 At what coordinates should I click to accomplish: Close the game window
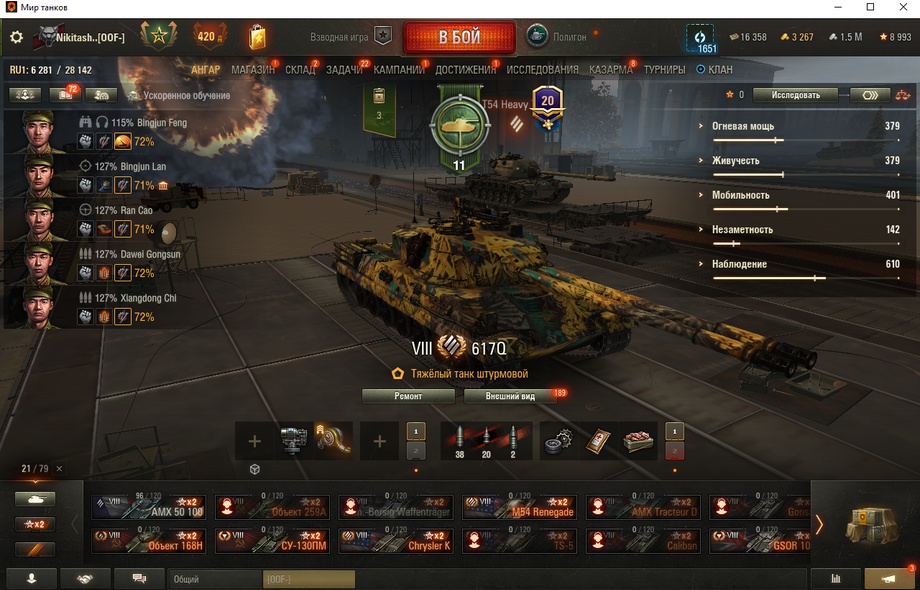(898, 7)
